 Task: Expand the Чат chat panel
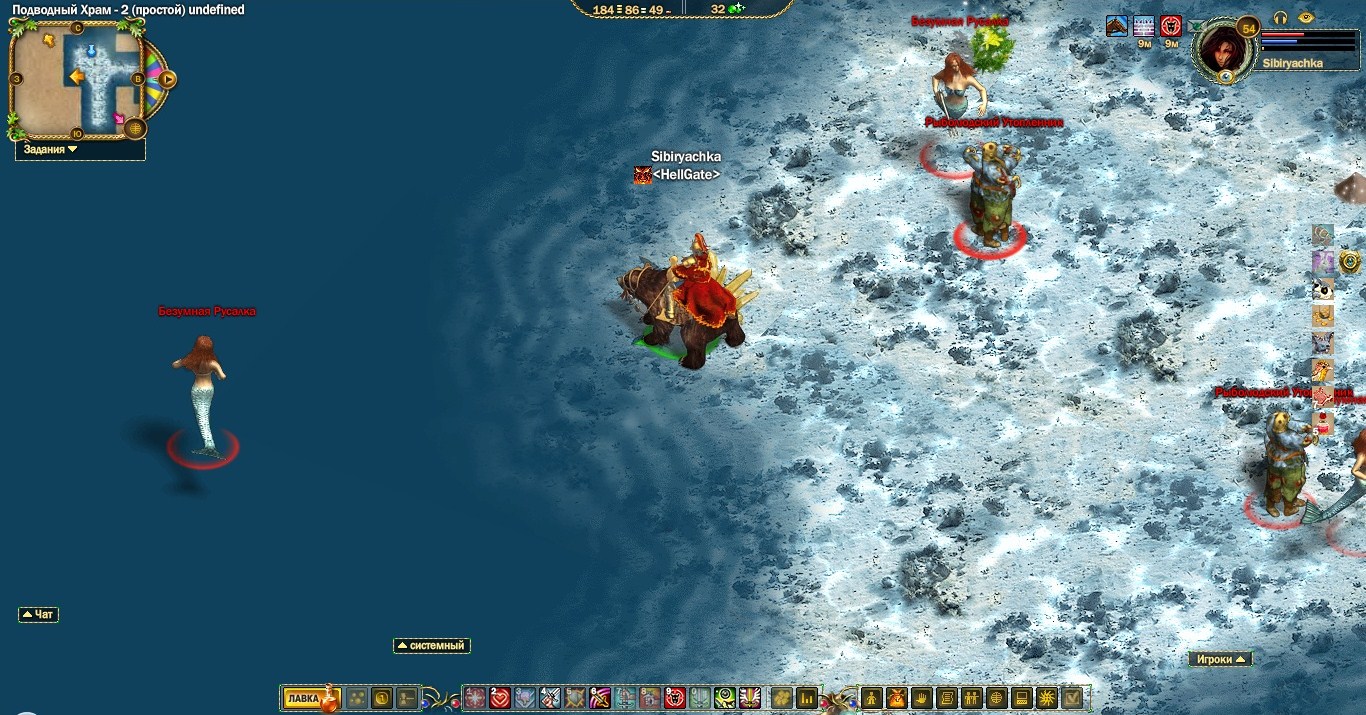(38, 614)
